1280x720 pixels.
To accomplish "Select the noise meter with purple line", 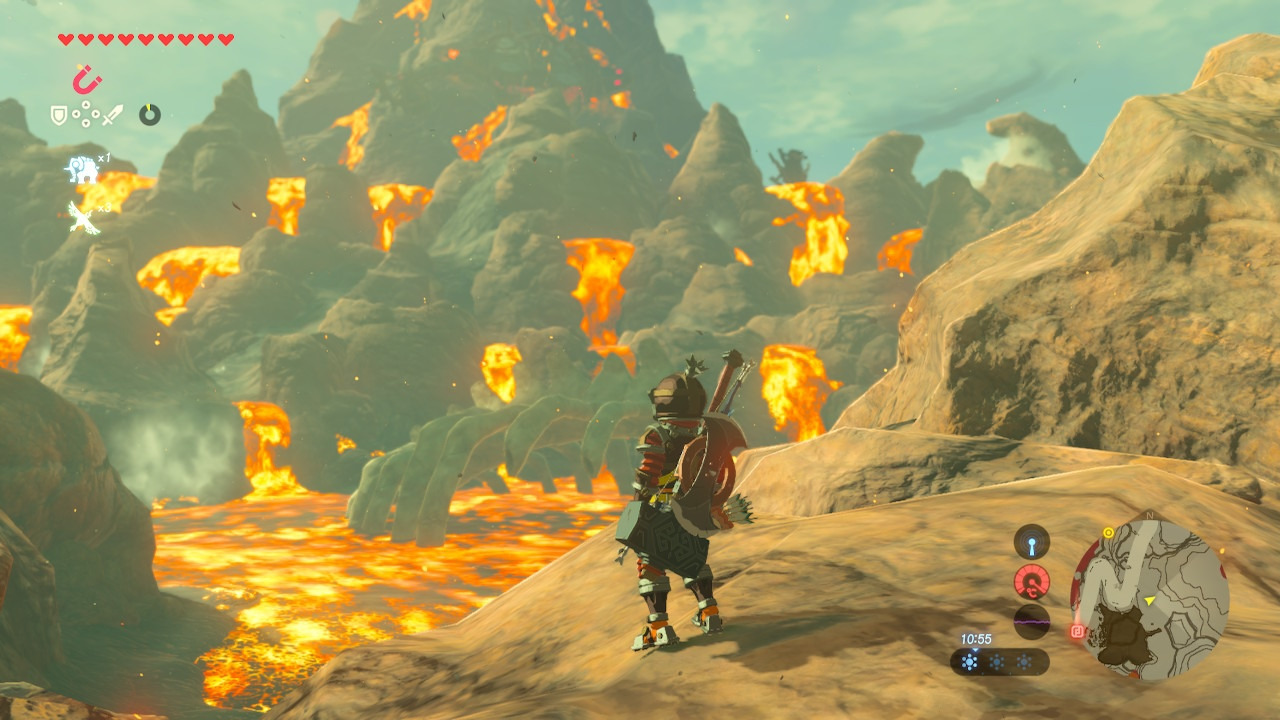I will coord(1031,621).
